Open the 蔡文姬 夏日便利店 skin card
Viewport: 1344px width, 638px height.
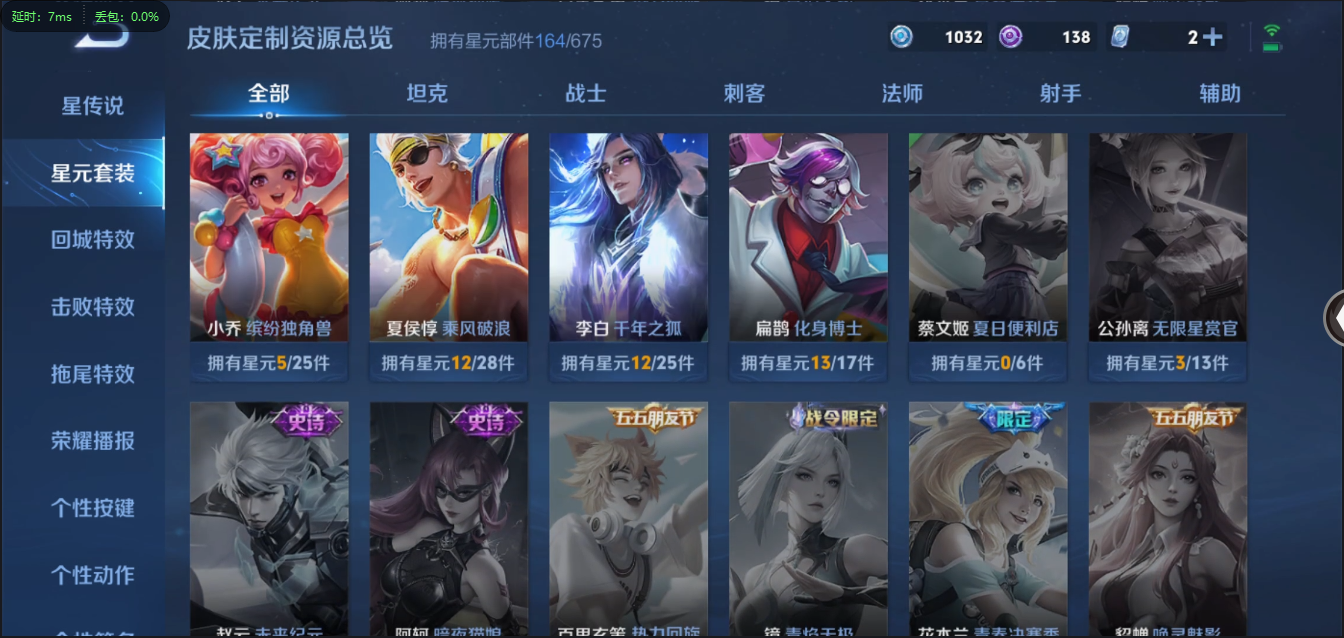tap(988, 238)
